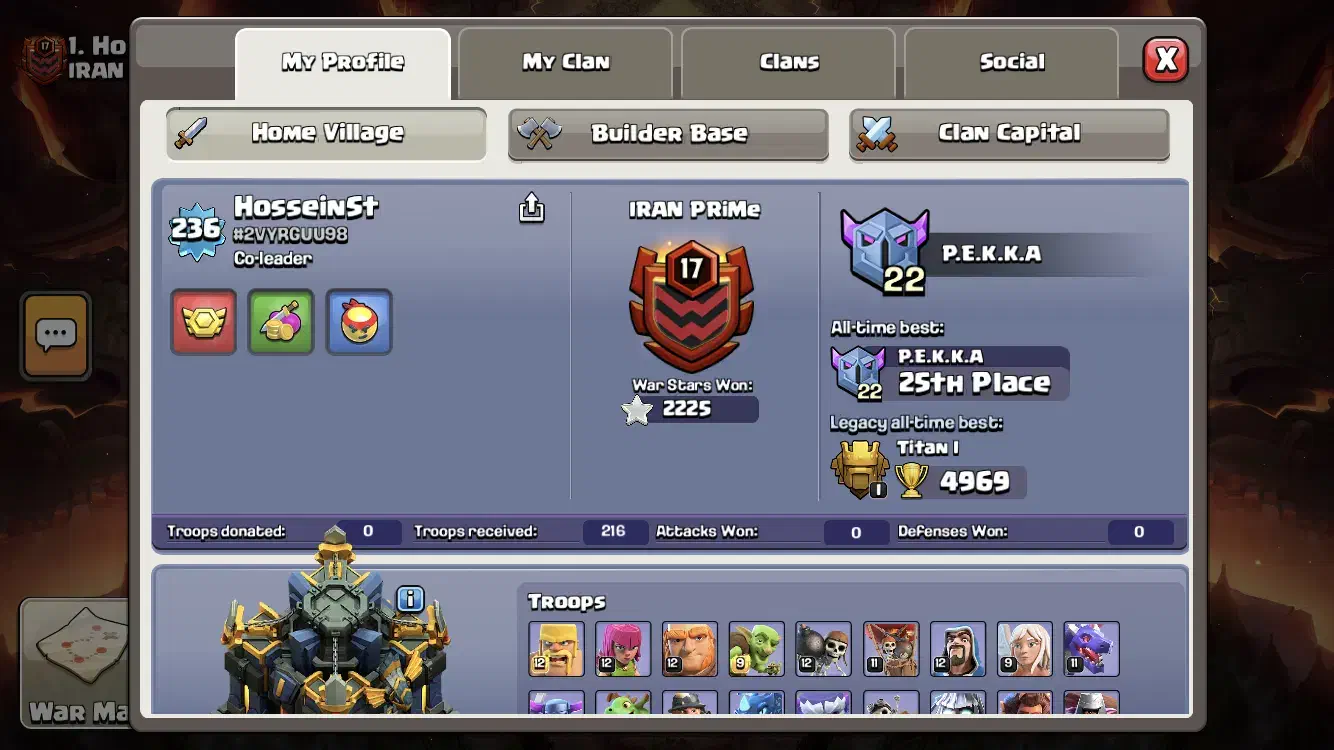
Task: Select the Goblin troop icon
Action: [x=757, y=649]
